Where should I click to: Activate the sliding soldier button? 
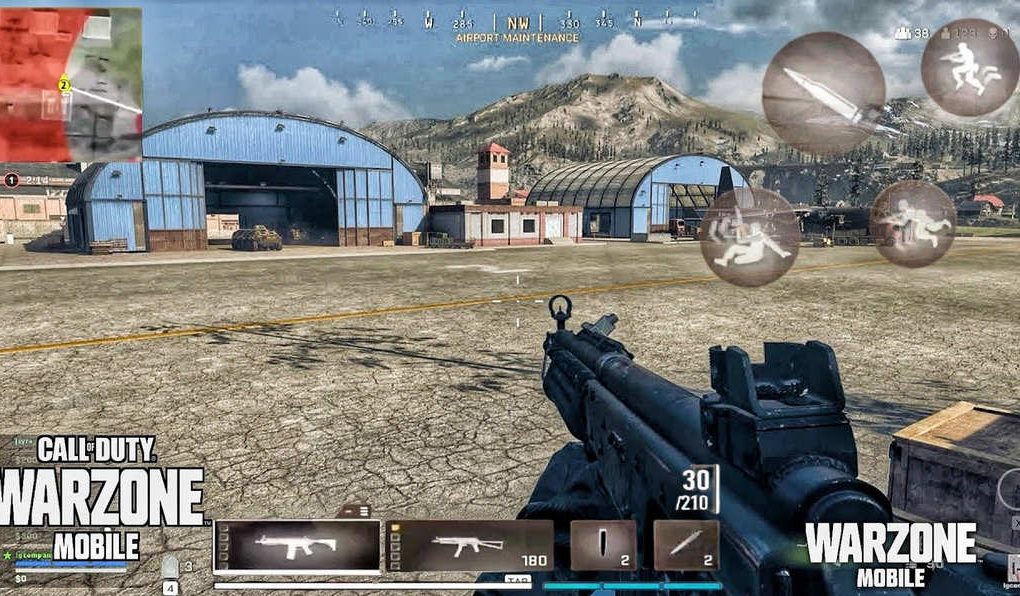coord(750,236)
